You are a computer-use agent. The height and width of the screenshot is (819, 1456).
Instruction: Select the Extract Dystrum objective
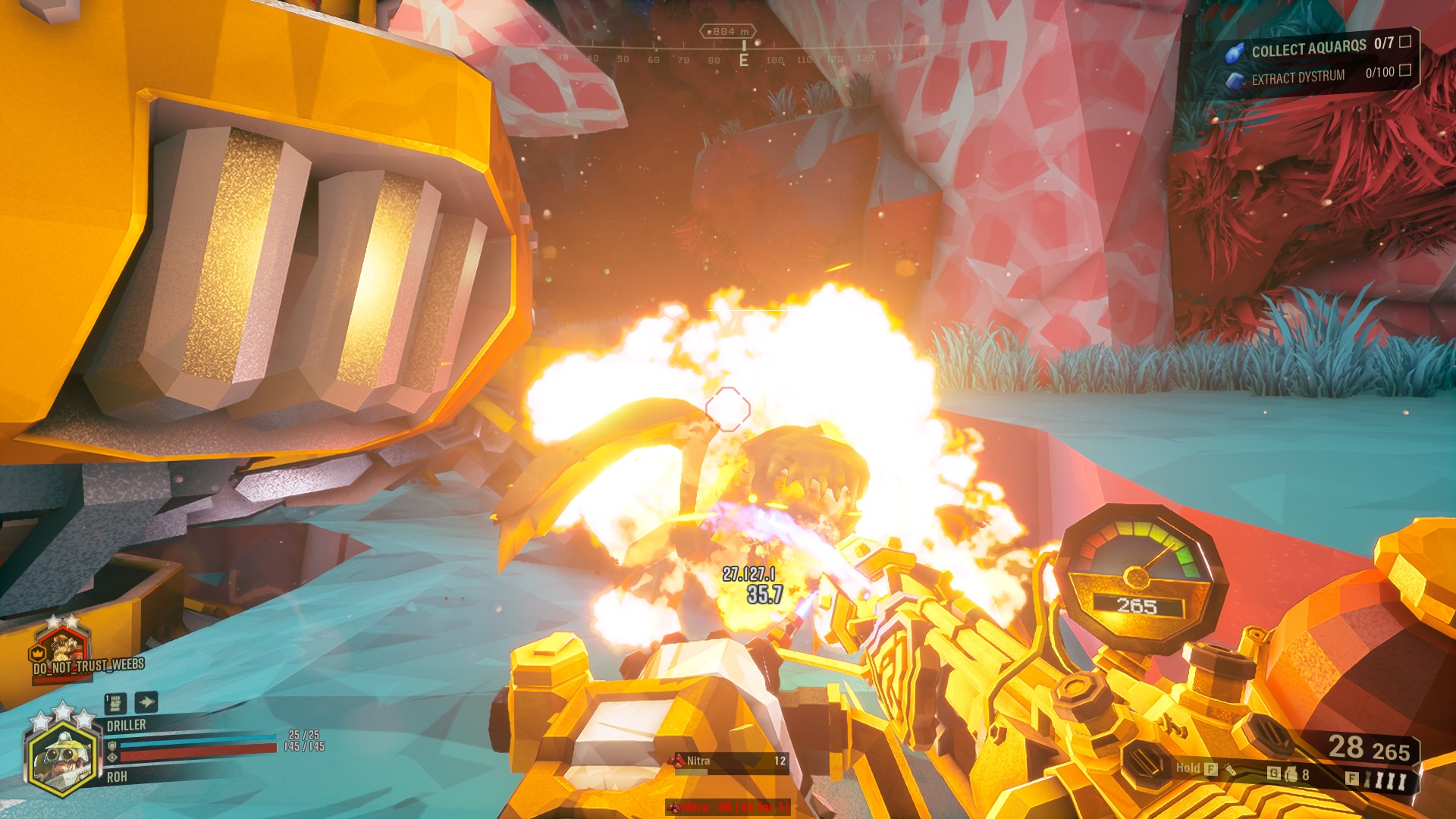click(1297, 77)
